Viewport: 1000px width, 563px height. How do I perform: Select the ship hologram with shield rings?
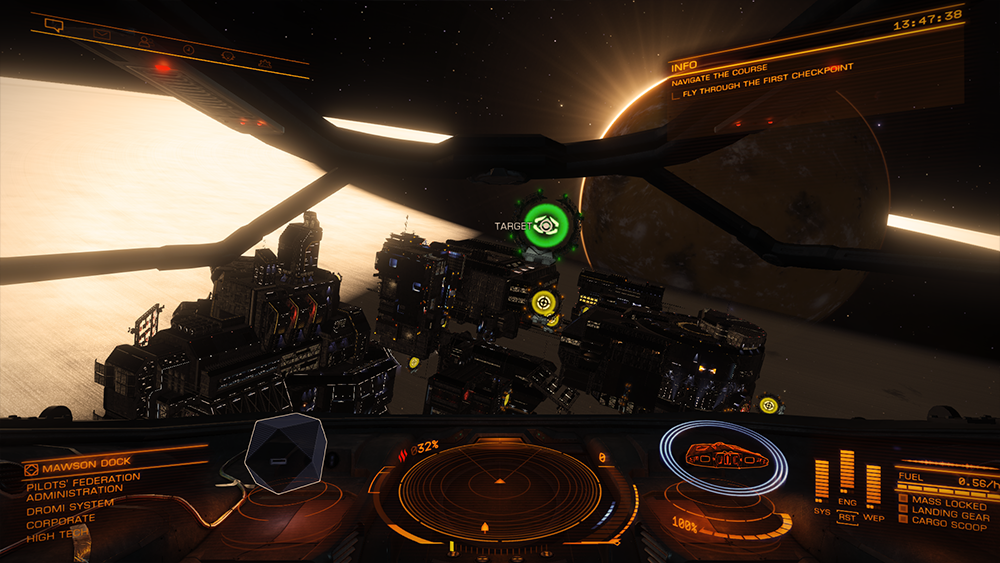coord(724,463)
